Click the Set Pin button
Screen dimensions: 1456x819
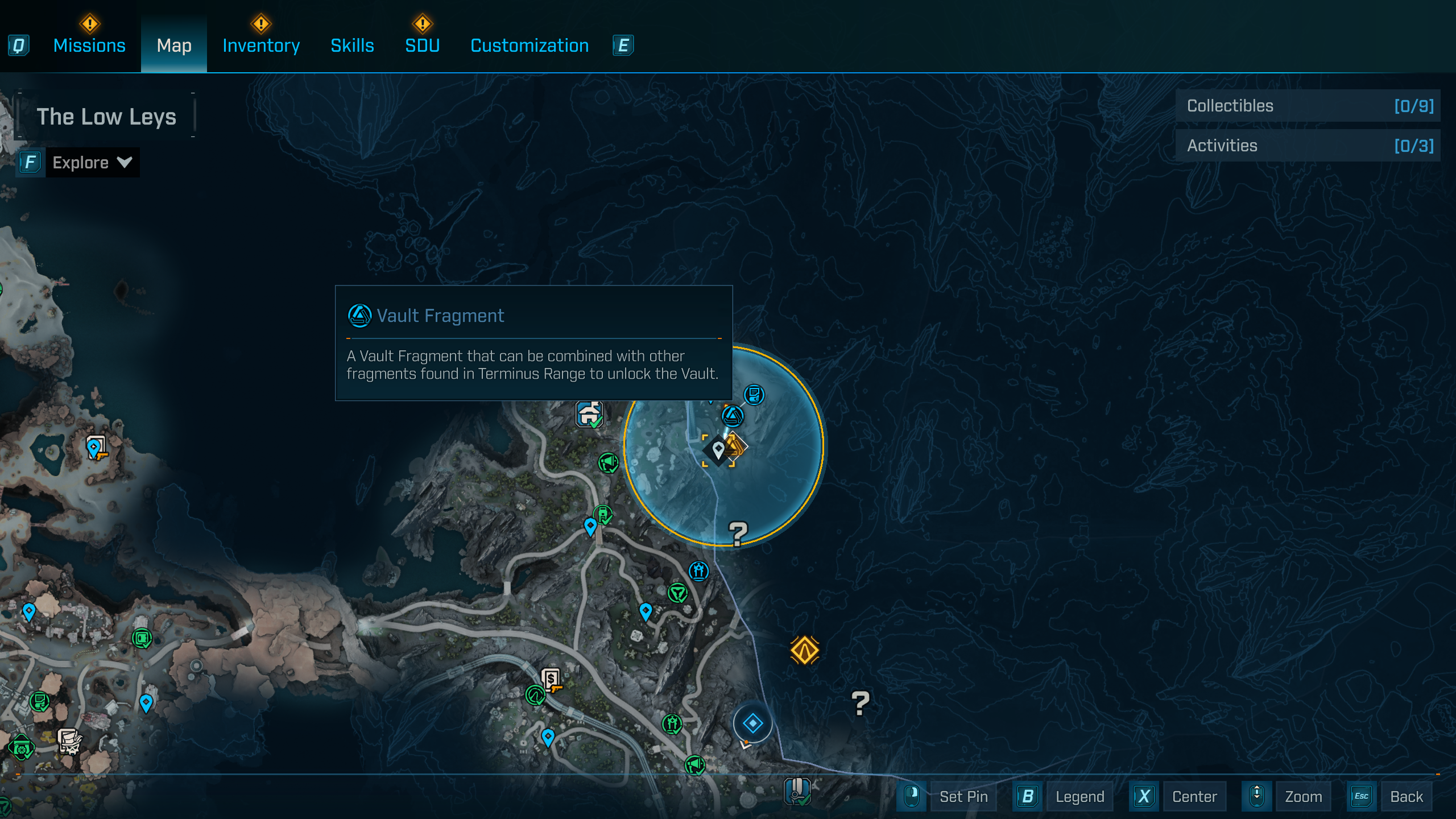(x=964, y=796)
